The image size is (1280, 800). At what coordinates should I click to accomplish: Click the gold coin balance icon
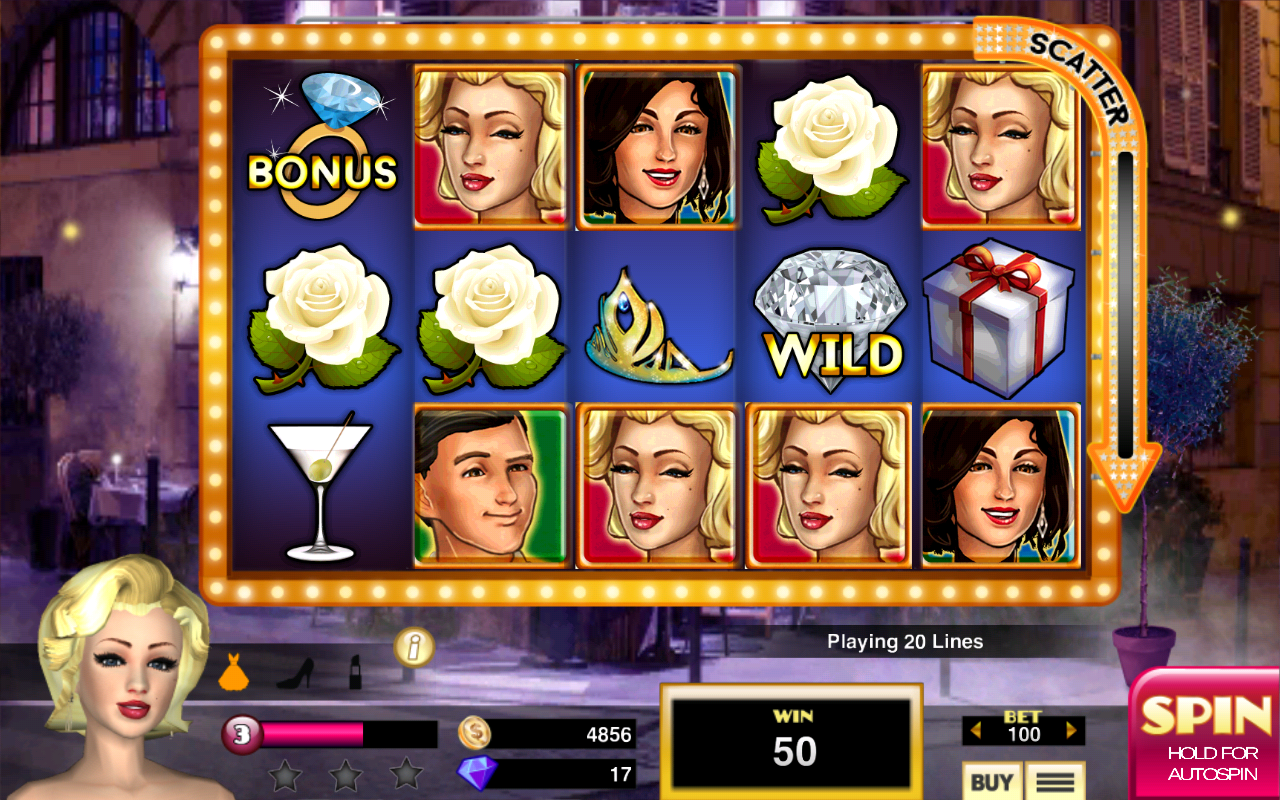point(474,734)
